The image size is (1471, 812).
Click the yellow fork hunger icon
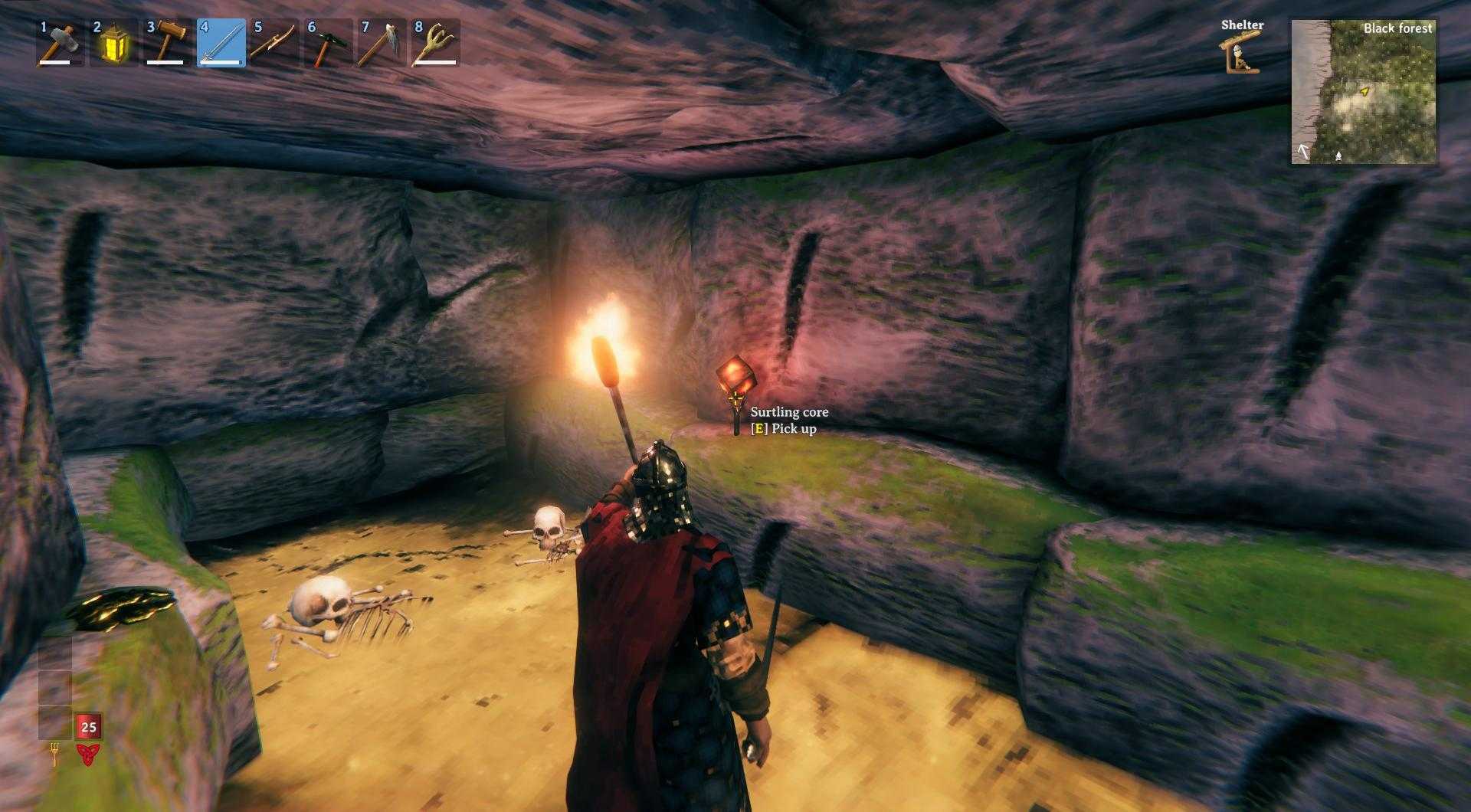coord(54,755)
